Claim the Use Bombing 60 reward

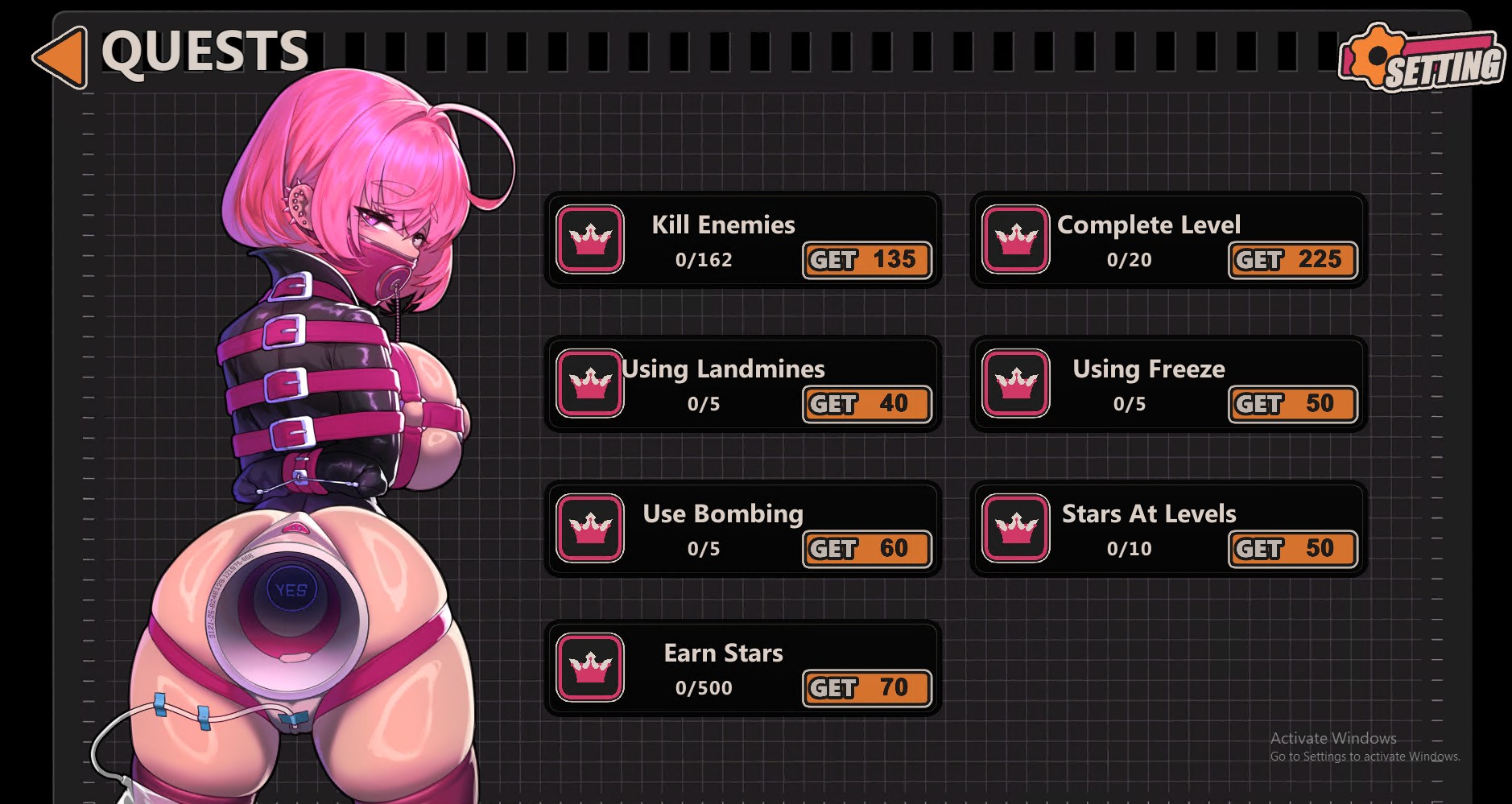click(x=867, y=549)
